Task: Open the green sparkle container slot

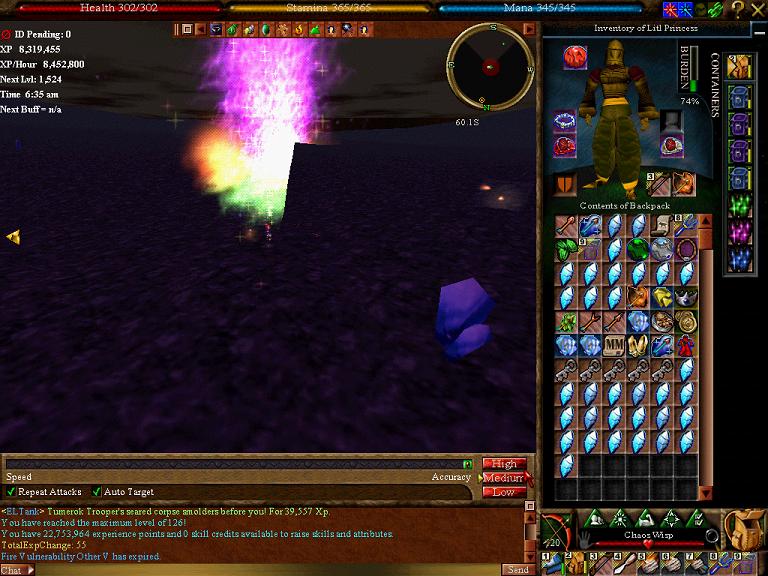Action: 740,207
